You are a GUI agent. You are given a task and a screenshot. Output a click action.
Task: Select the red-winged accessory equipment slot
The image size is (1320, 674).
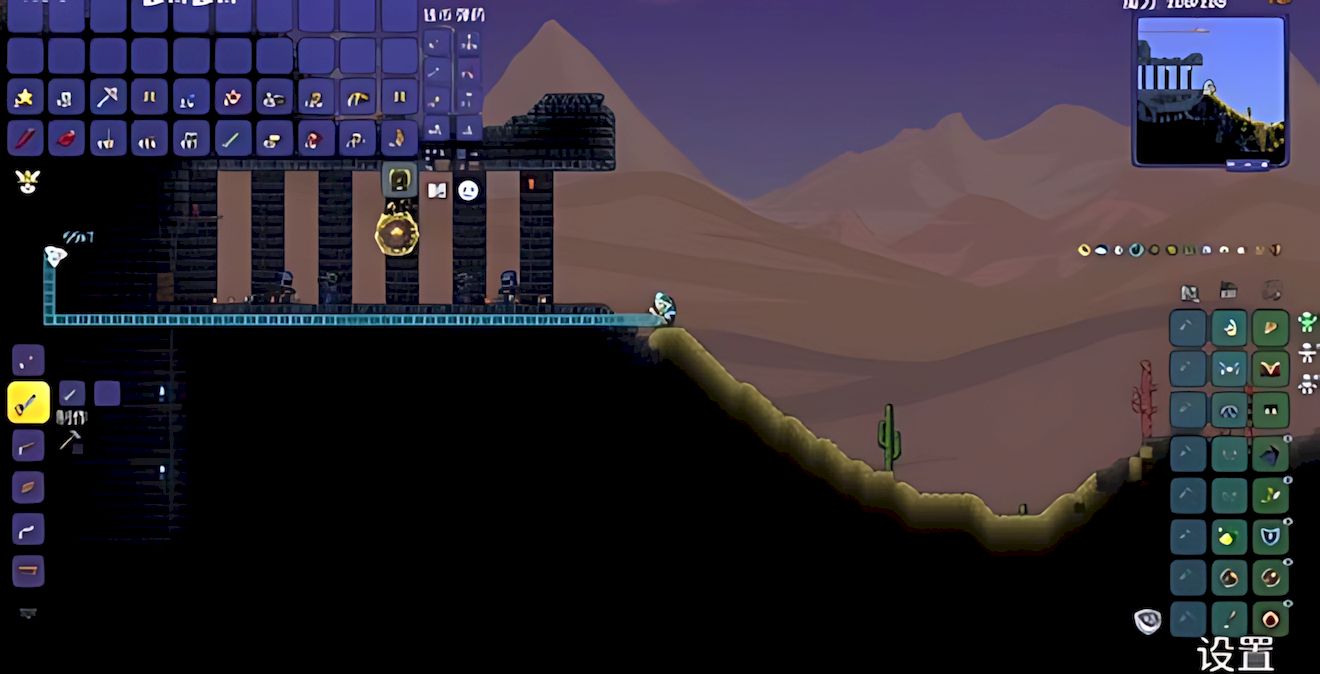[1270, 369]
